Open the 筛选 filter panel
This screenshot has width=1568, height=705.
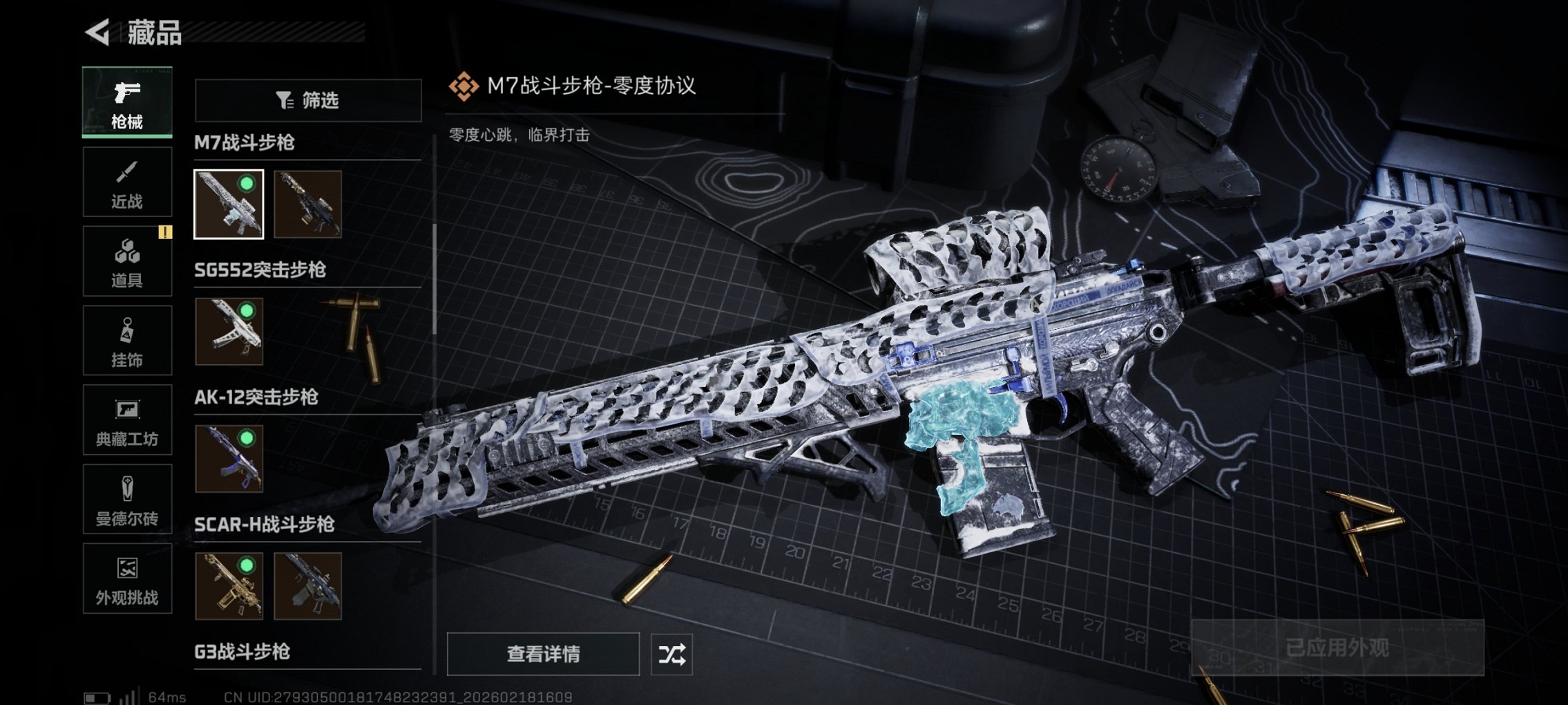click(x=308, y=100)
